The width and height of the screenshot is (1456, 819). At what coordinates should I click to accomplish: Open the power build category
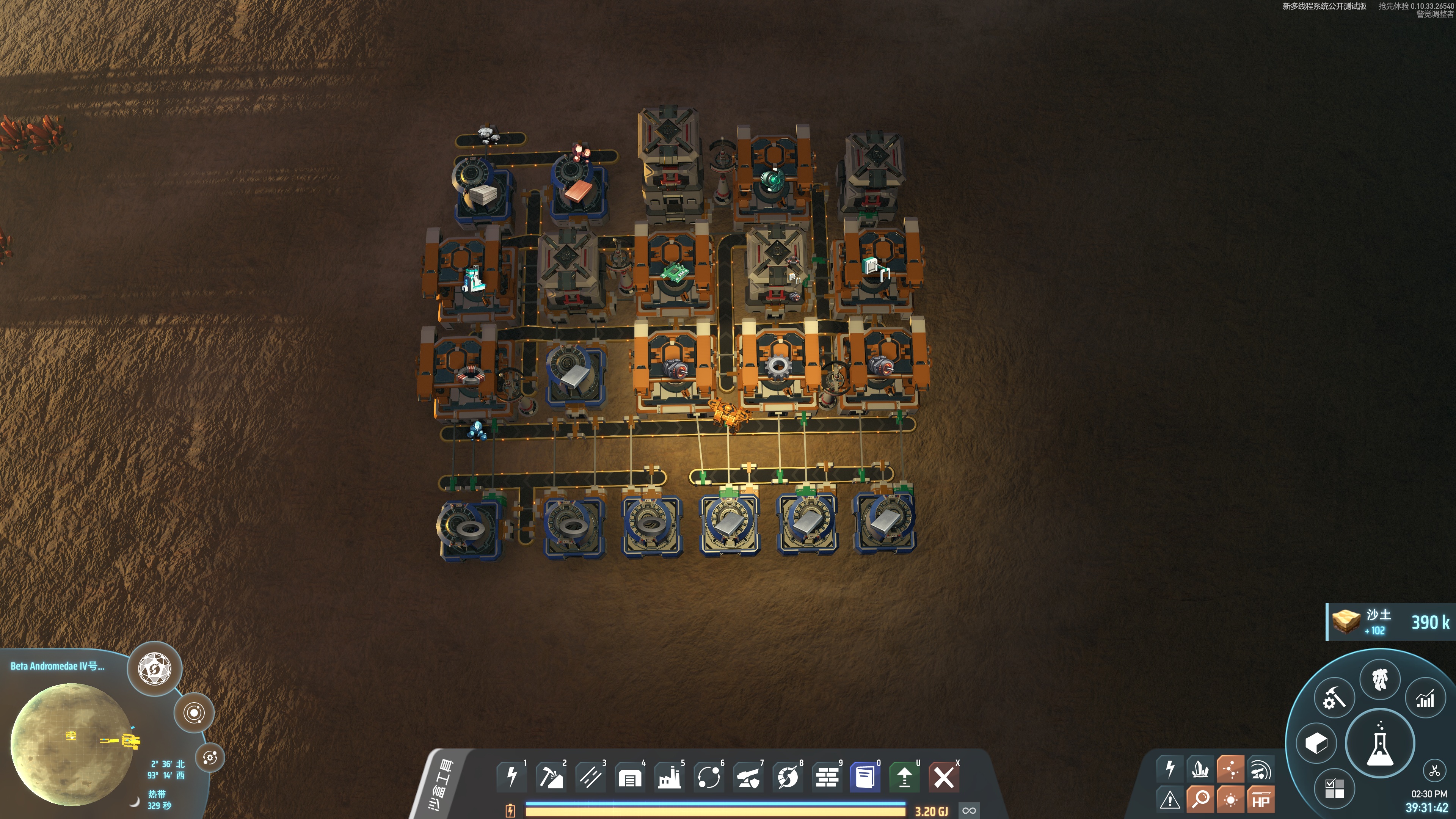tap(511, 777)
